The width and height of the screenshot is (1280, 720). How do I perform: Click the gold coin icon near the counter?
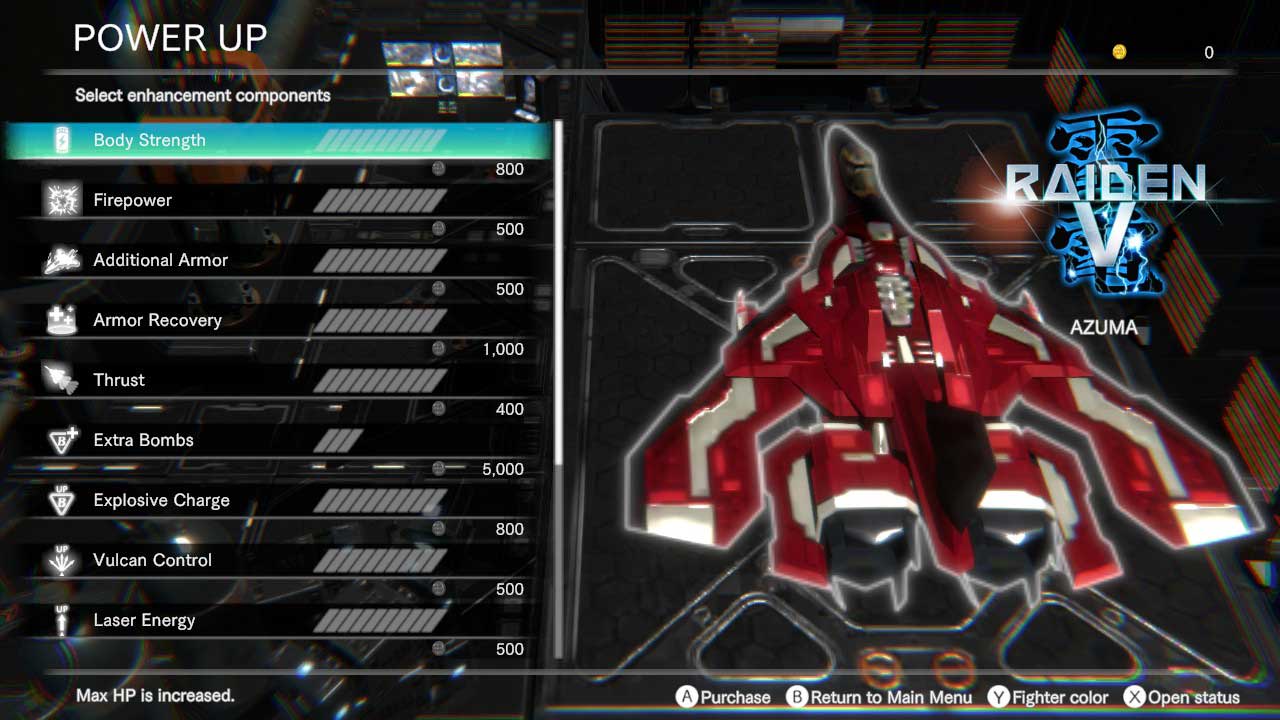click(1120, 52)
